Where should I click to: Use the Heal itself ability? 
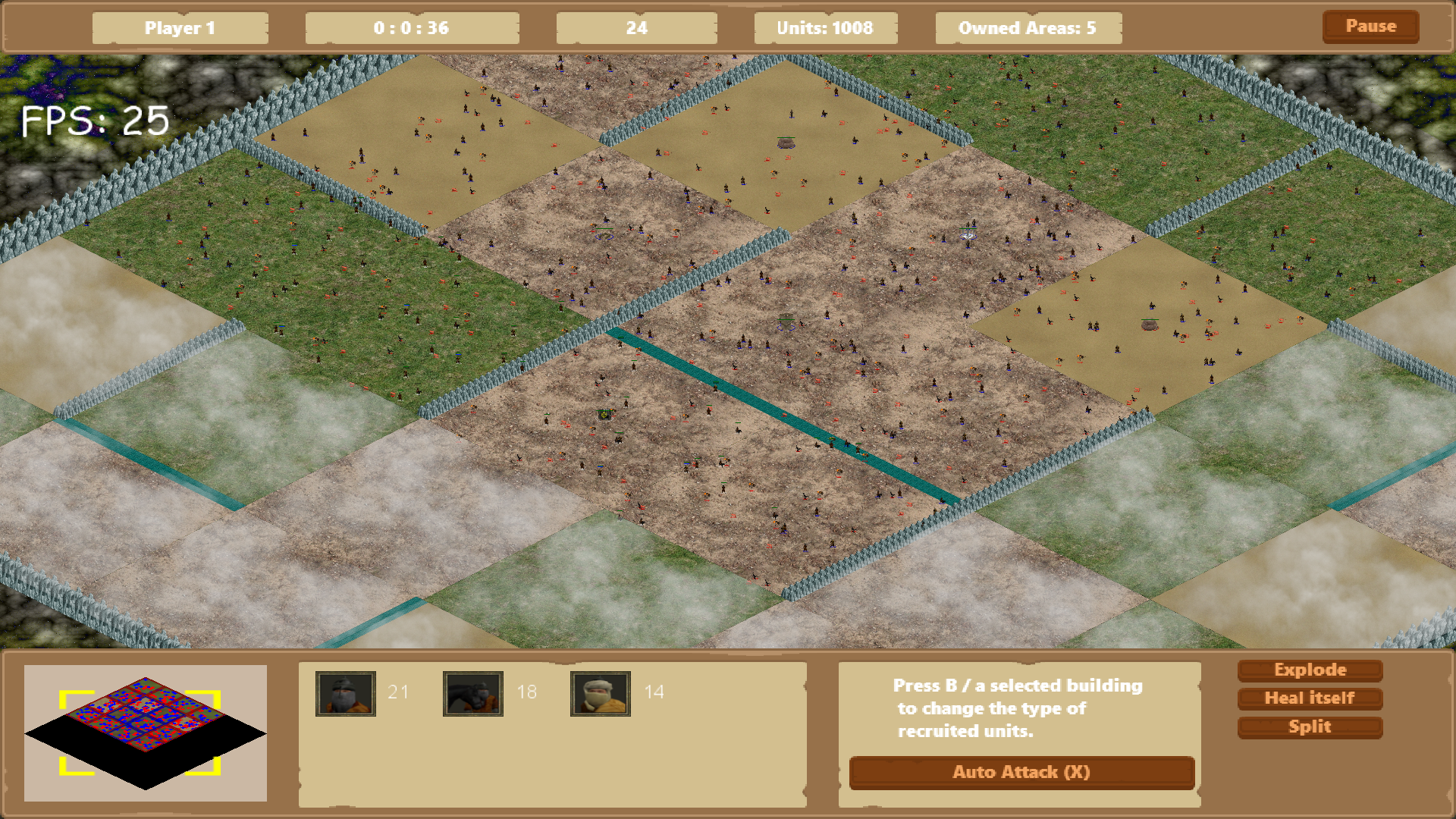click(1310, 698)
